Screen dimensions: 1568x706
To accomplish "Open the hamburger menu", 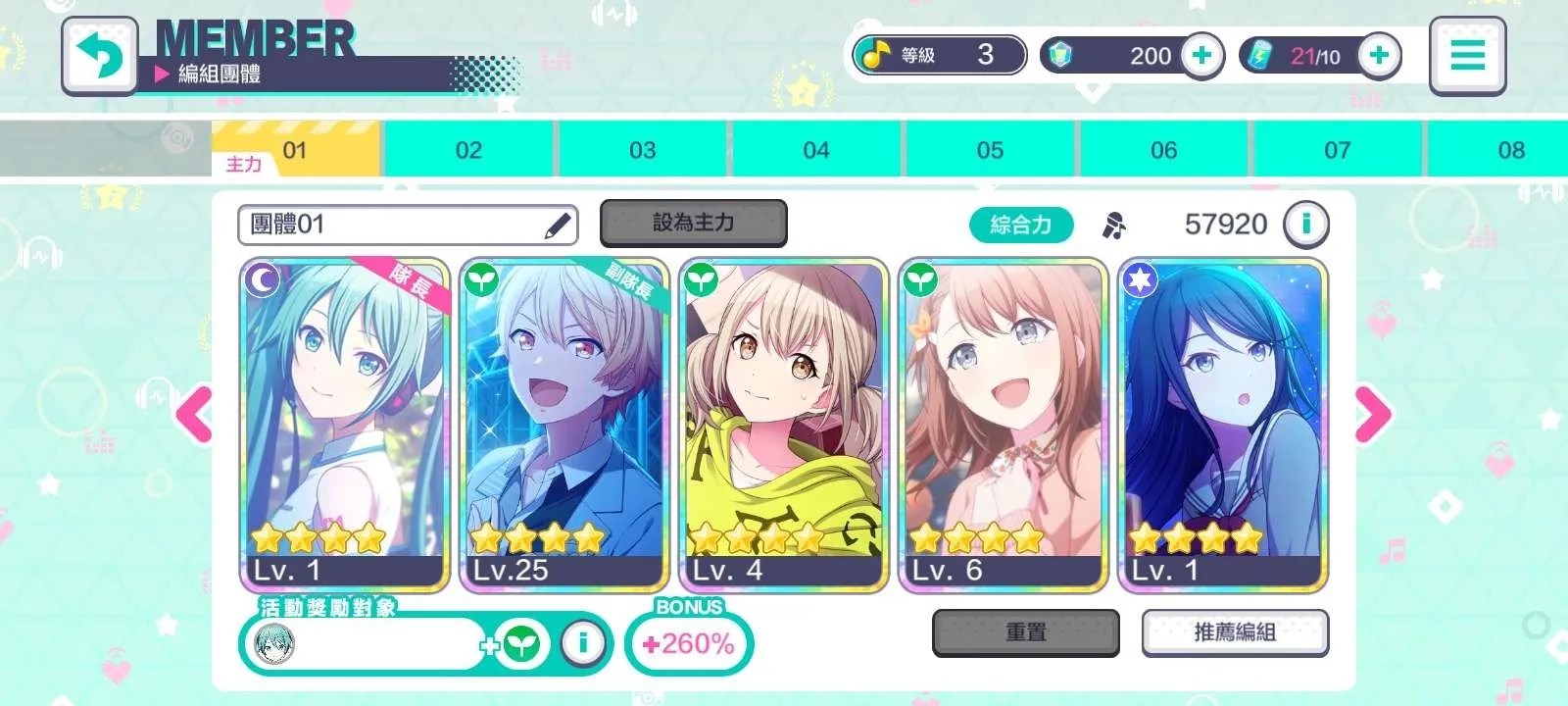I will [1466, 56].
